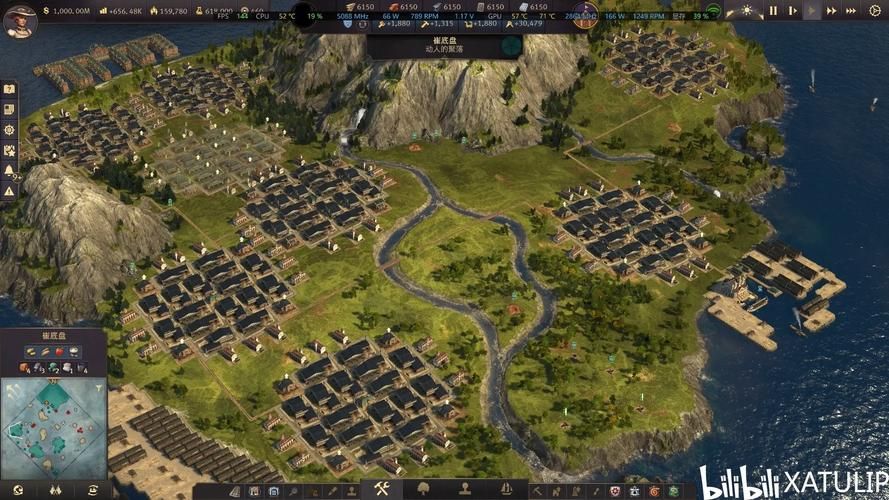
Task: Open the player profile portrait
Action: [19, 20]
